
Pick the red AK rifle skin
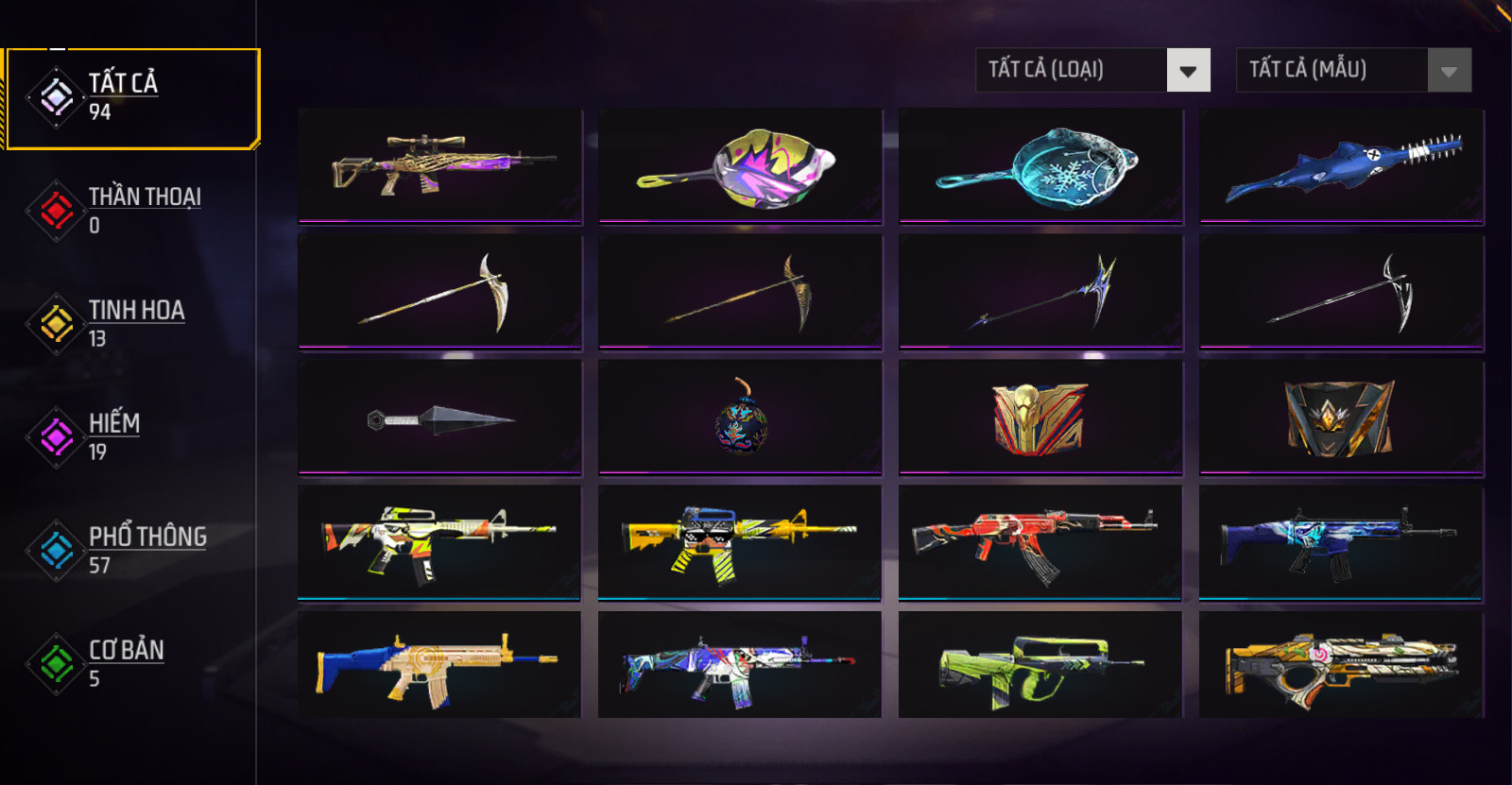click(x=1039, y=542)
